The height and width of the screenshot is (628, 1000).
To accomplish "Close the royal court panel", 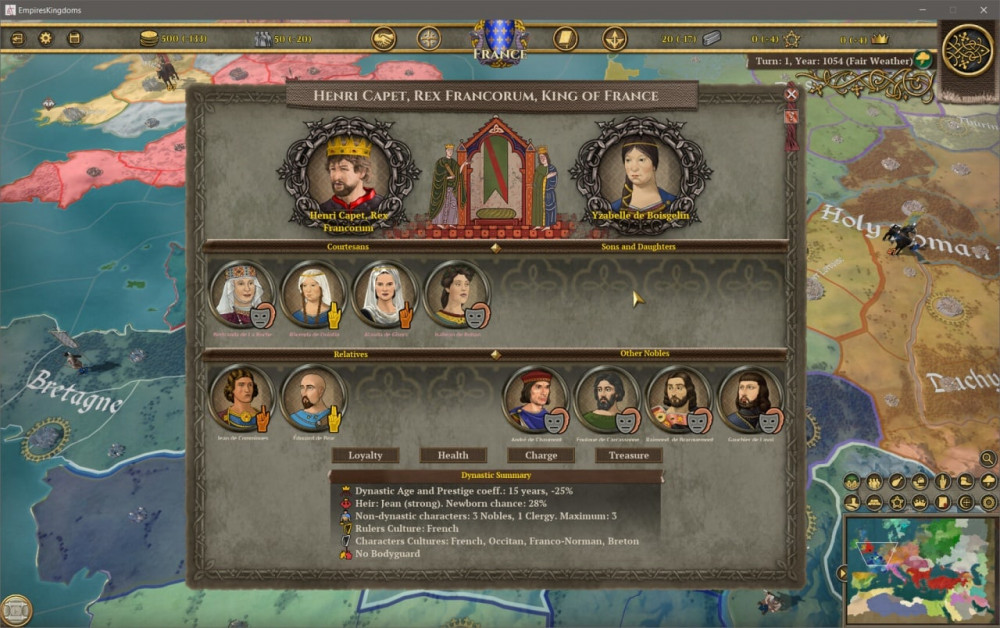I will point(791,94).
